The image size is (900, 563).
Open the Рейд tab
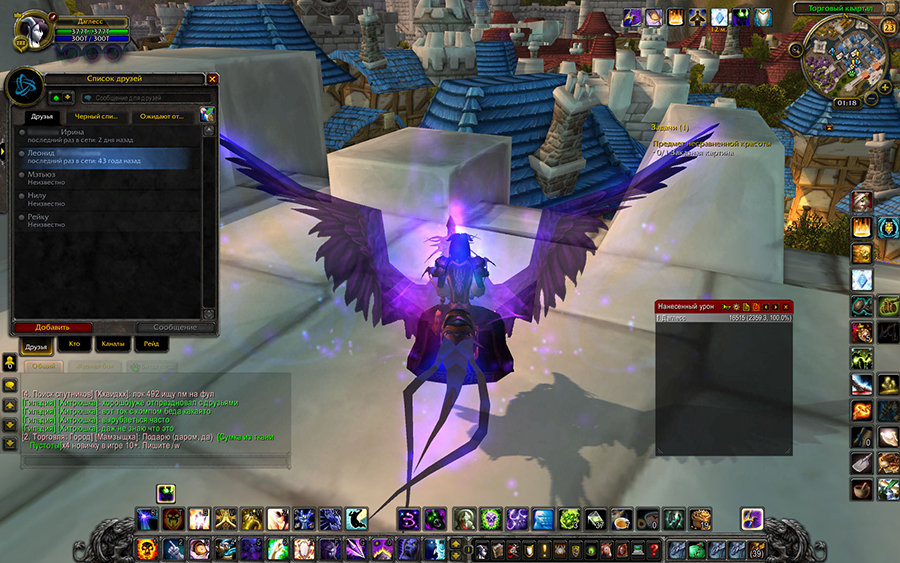[x=150, y=344]
